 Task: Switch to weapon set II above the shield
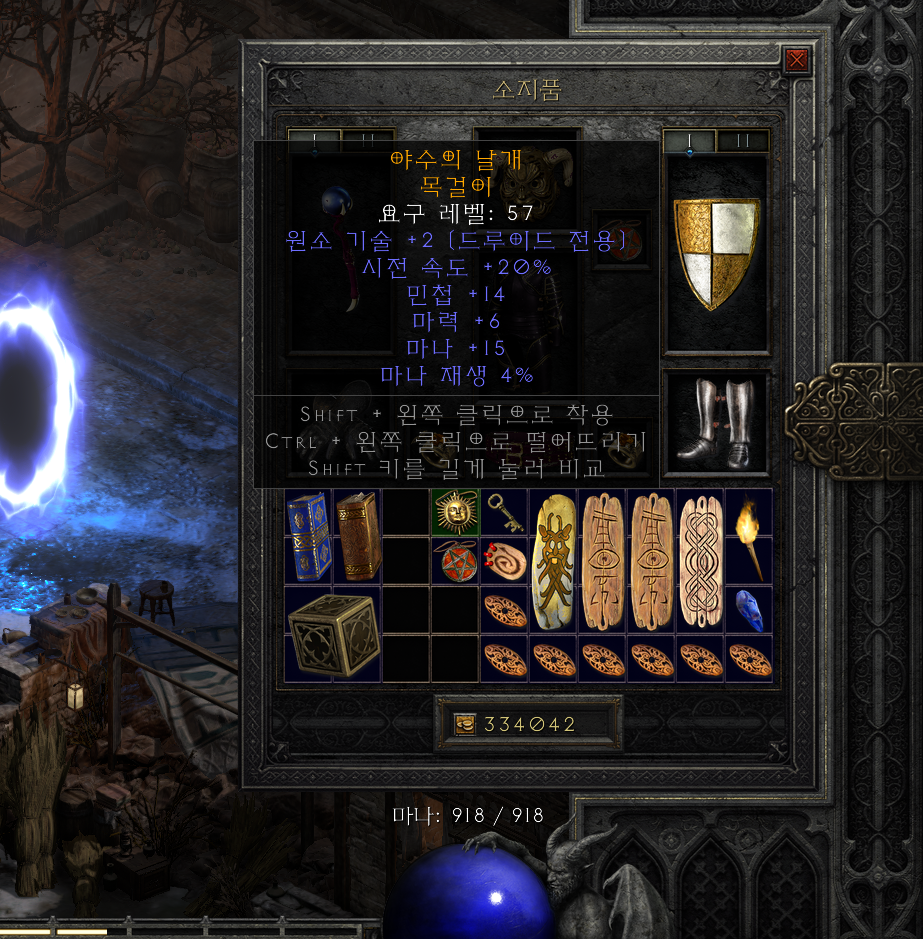[x=742, y=141]
